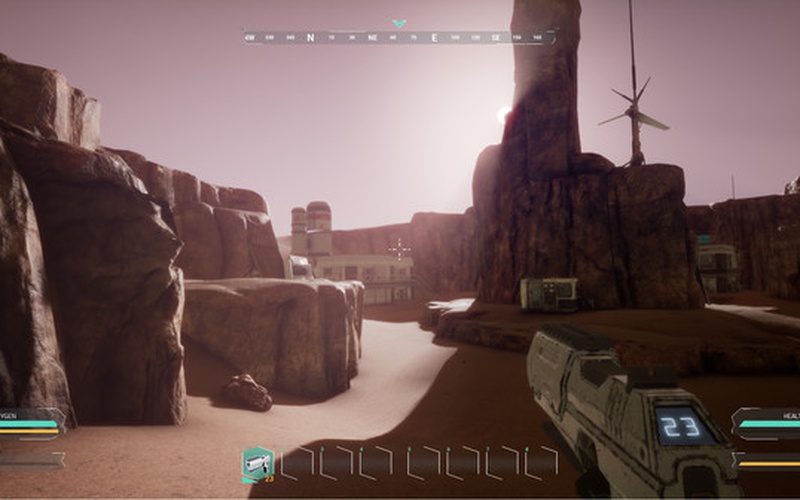Image resolution: width=800 pixels, height=500 pixels.
Task: Select the rifle weapon hotbar slot
Action: (258, 464)
